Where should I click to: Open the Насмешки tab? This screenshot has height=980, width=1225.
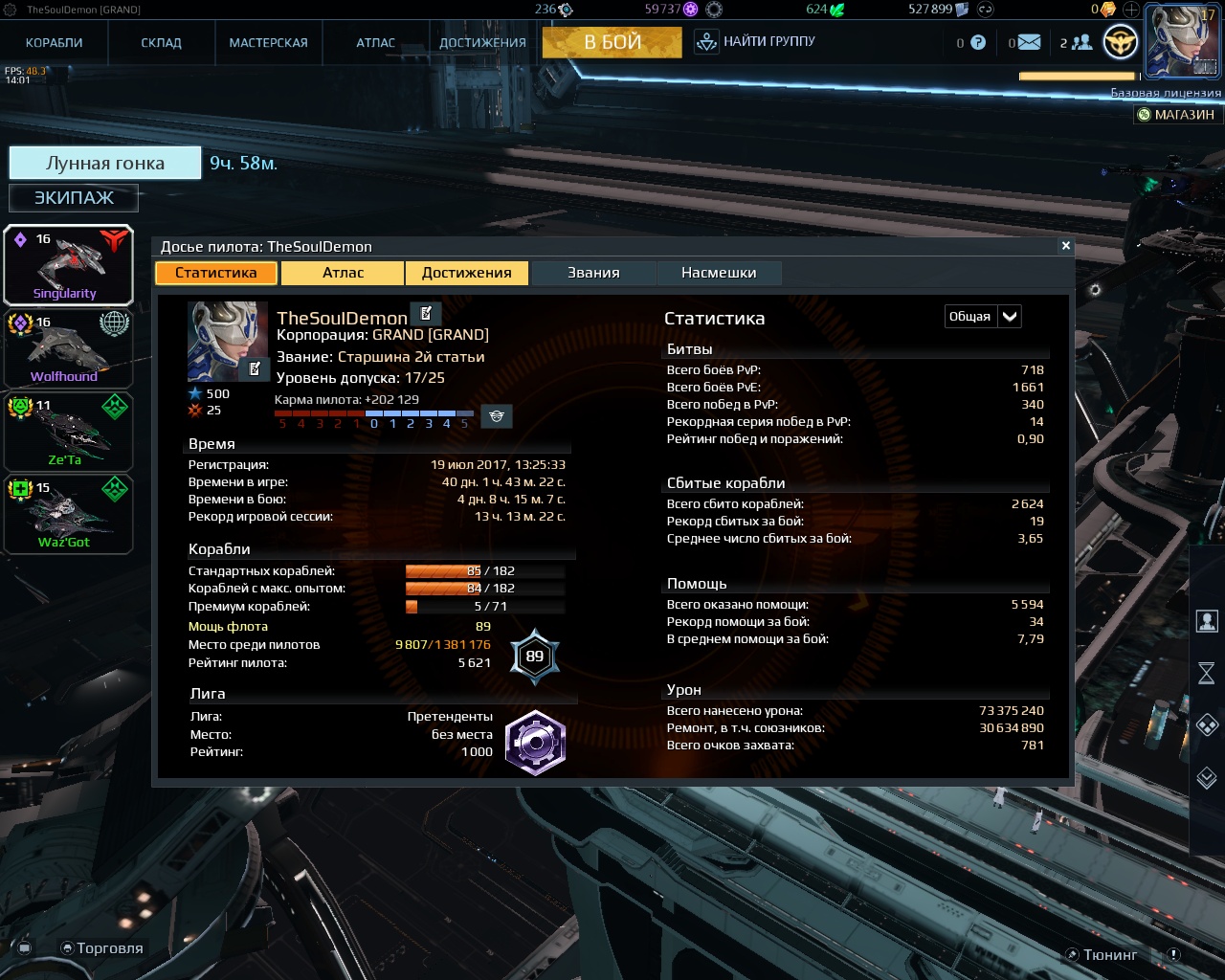pyautogui.click(x=719, y=273)
